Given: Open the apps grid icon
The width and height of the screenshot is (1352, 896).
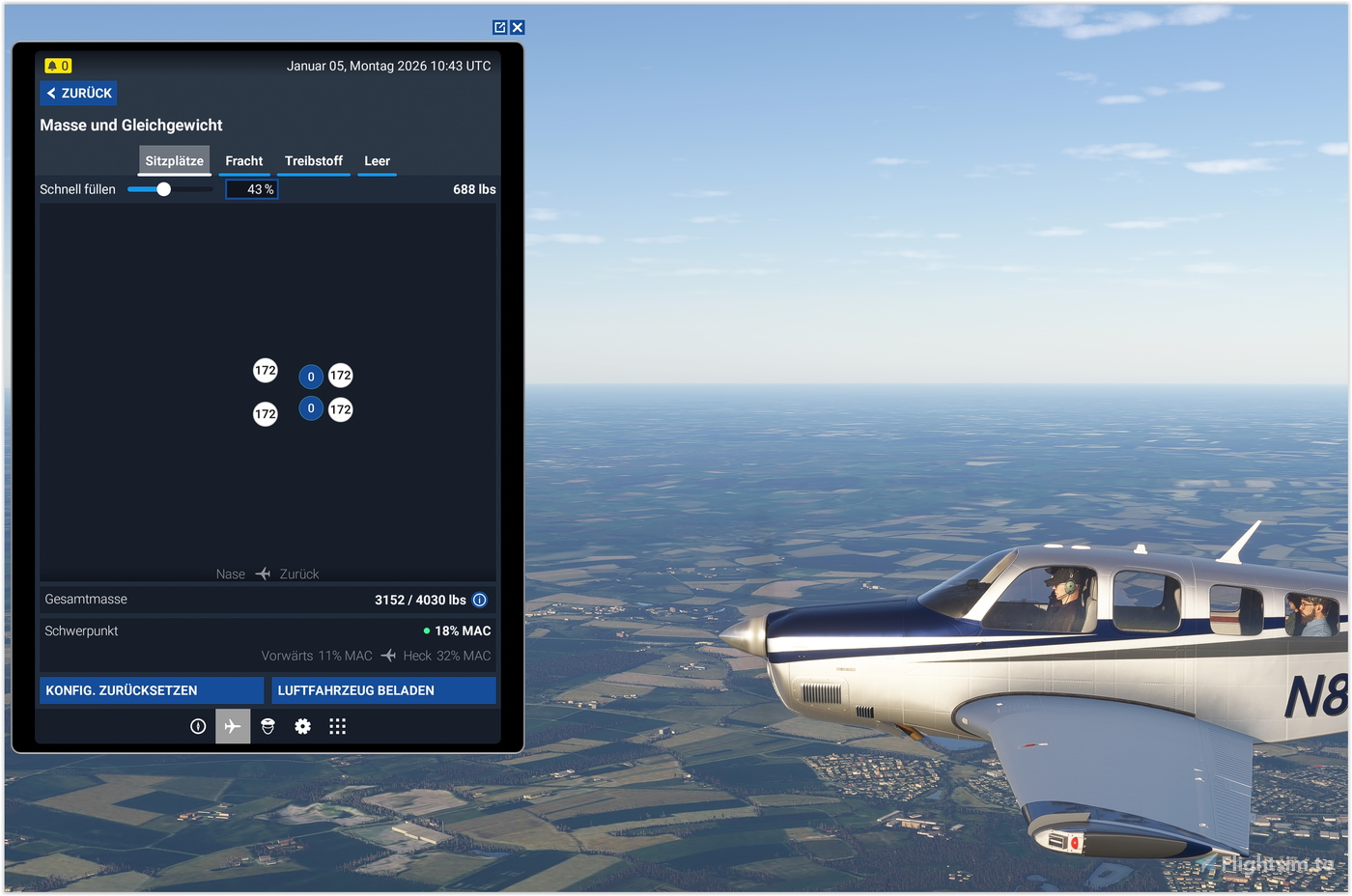Looking at the screenshot, I should click(x=337, y=726).
